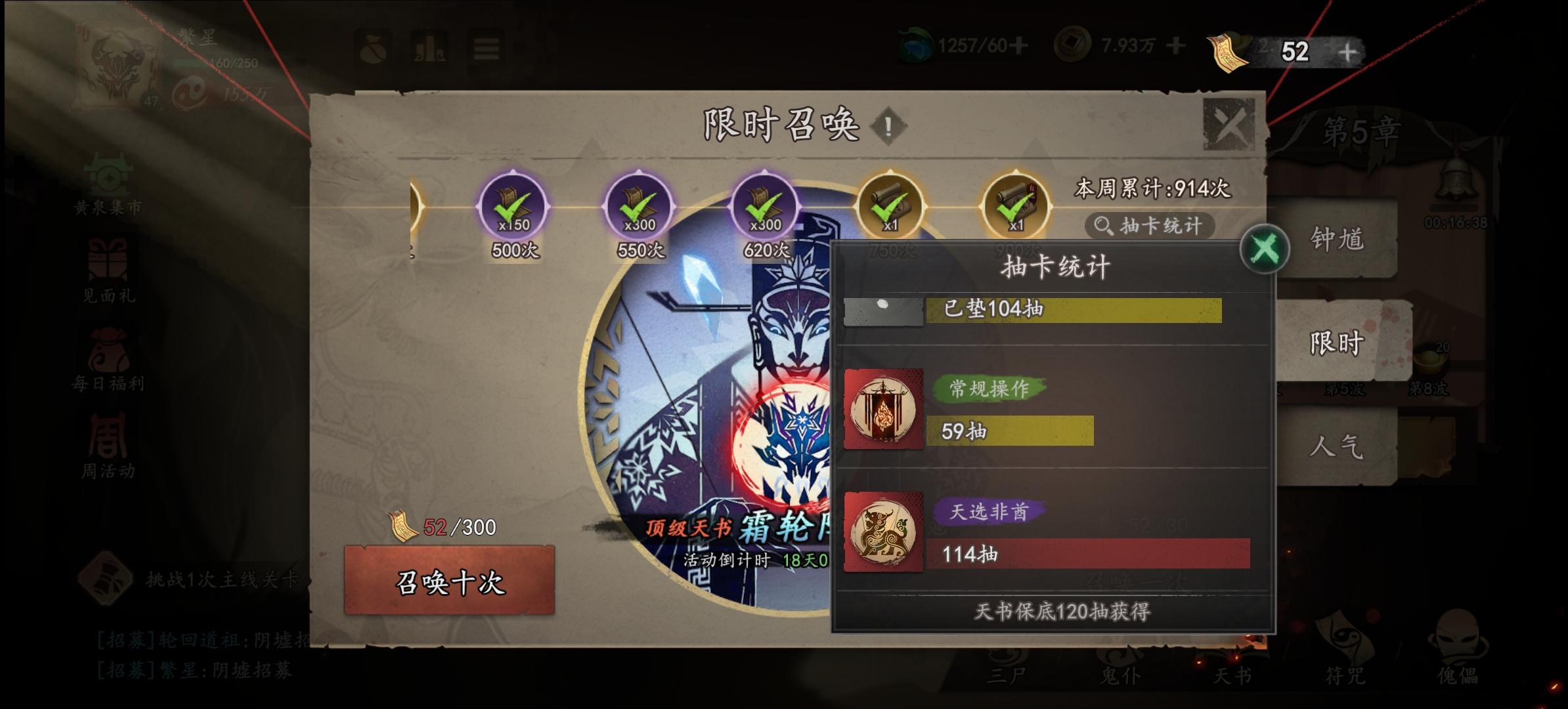The height and width of the screenshot is (709, 1568).
Task: Click the 52/300 ticket progress indicator
Action: (x=453, y=527)
